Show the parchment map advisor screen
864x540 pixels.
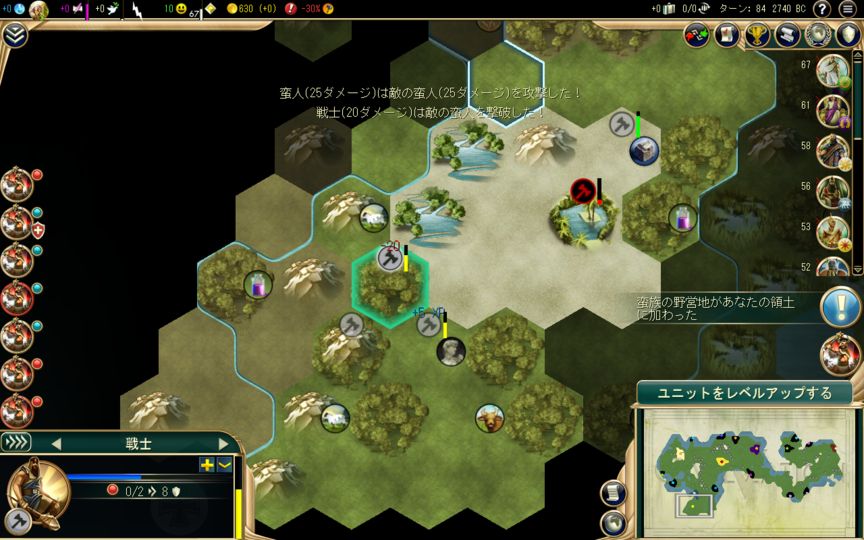tap(728, 35)
